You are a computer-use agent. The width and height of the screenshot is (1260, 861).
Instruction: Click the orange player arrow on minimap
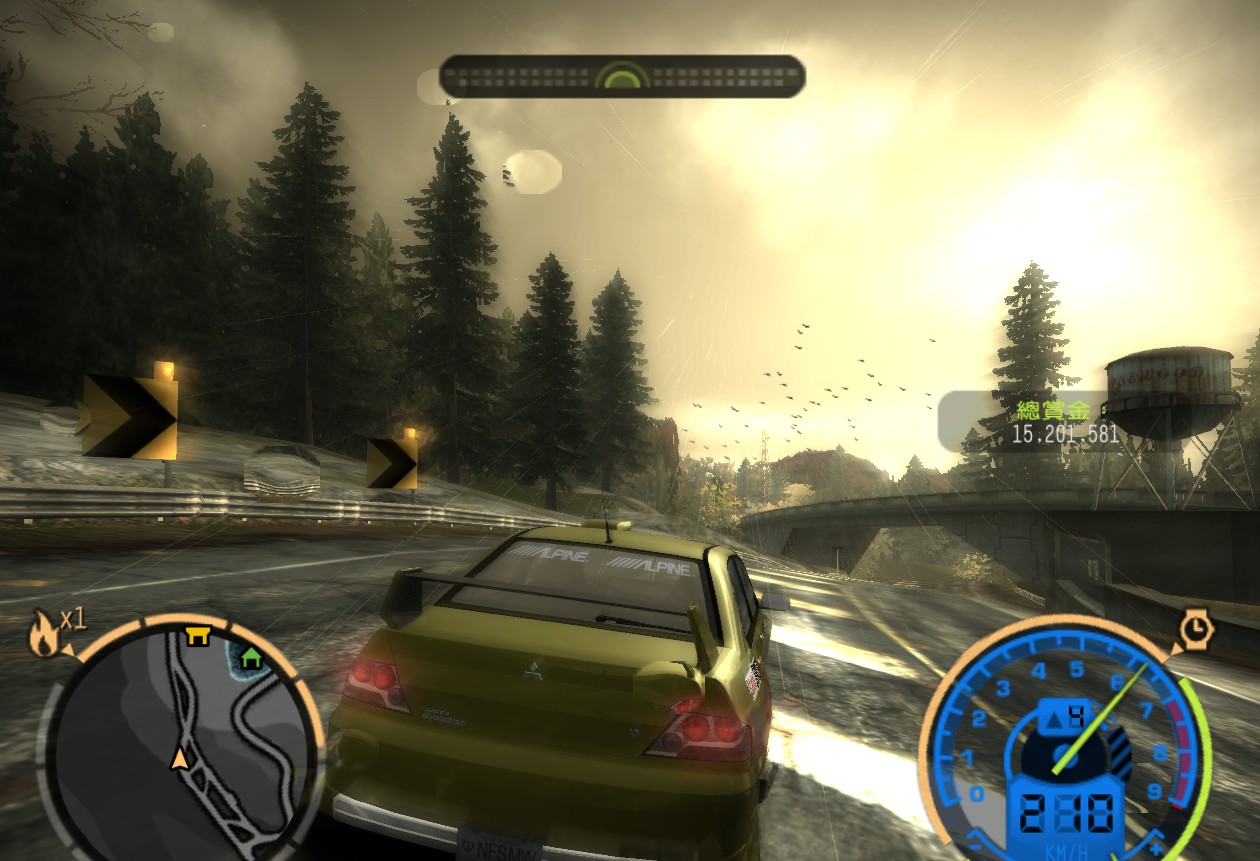179,757
